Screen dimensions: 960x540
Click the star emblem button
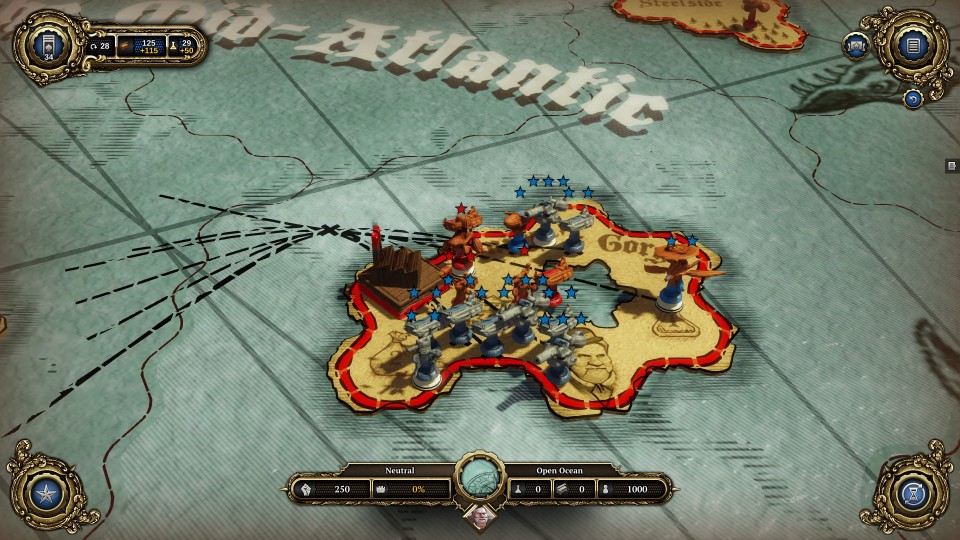point(48,493)
